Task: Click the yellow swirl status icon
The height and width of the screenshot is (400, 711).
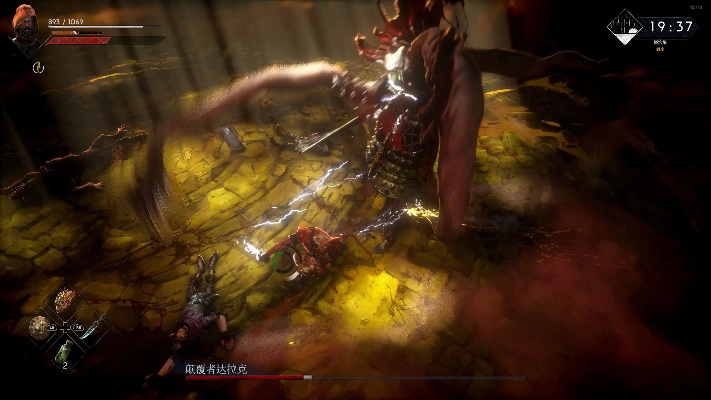Action: [39, 67]
